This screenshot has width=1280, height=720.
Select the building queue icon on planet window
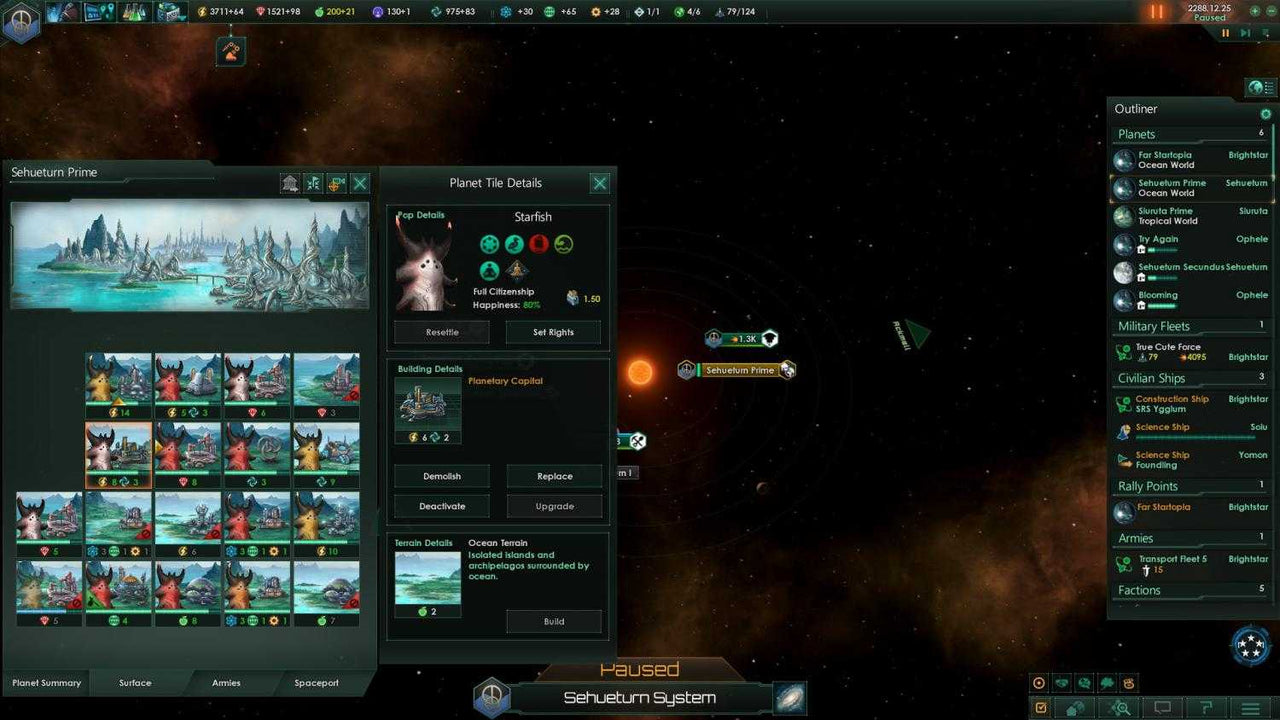[289, 183]
